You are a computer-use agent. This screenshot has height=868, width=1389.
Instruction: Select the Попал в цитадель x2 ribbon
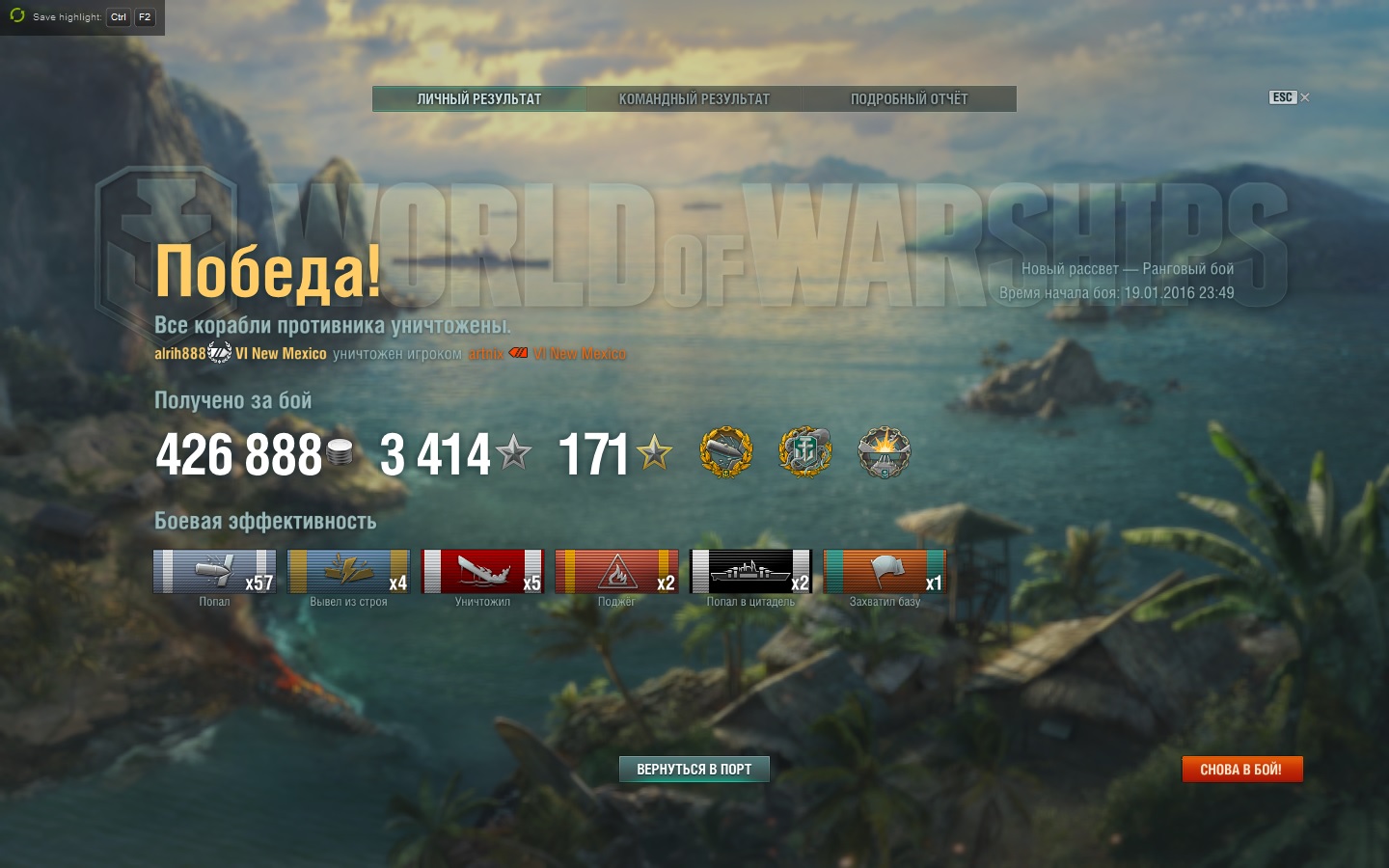750,571
